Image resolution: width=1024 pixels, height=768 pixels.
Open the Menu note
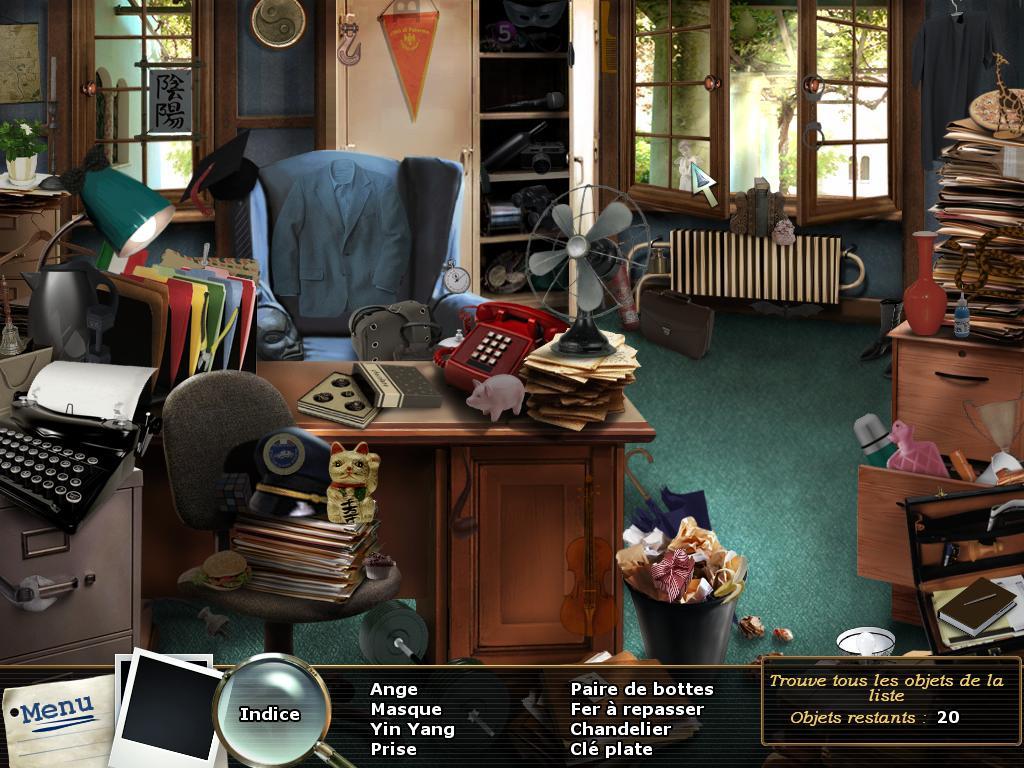57,712
